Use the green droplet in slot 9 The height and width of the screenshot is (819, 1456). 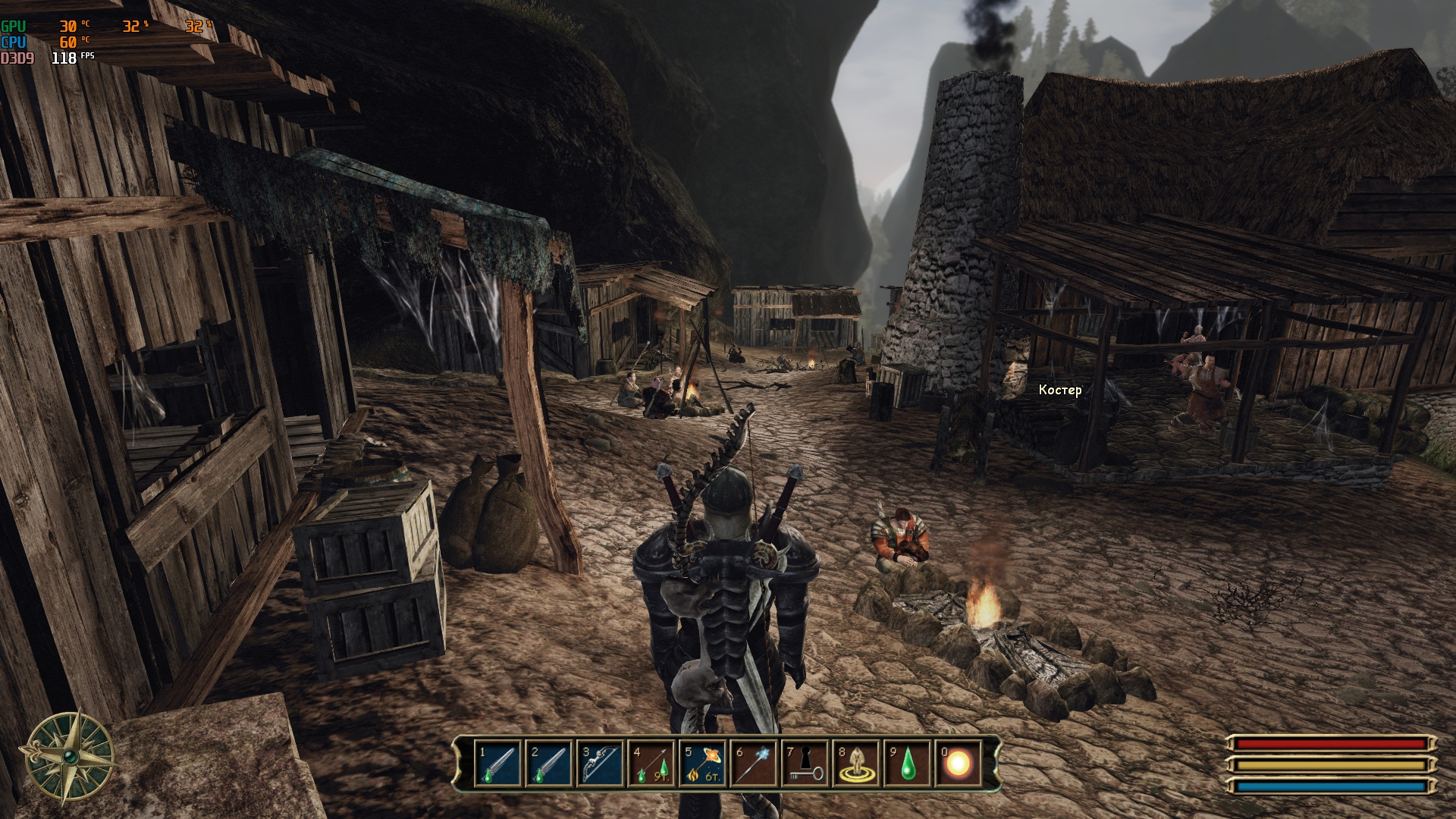[x=908, y=763]
